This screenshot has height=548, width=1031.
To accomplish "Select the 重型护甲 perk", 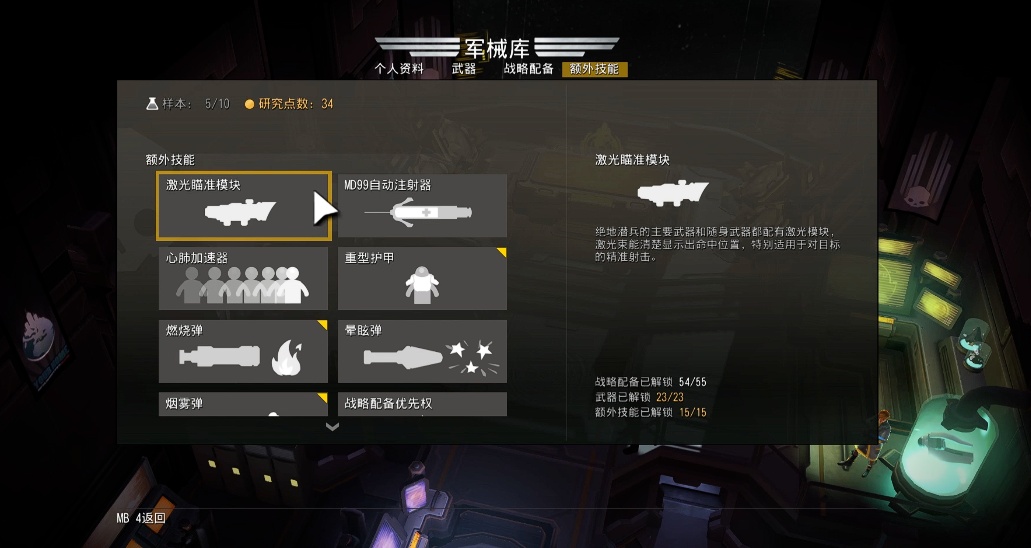I will pos(422,278).
